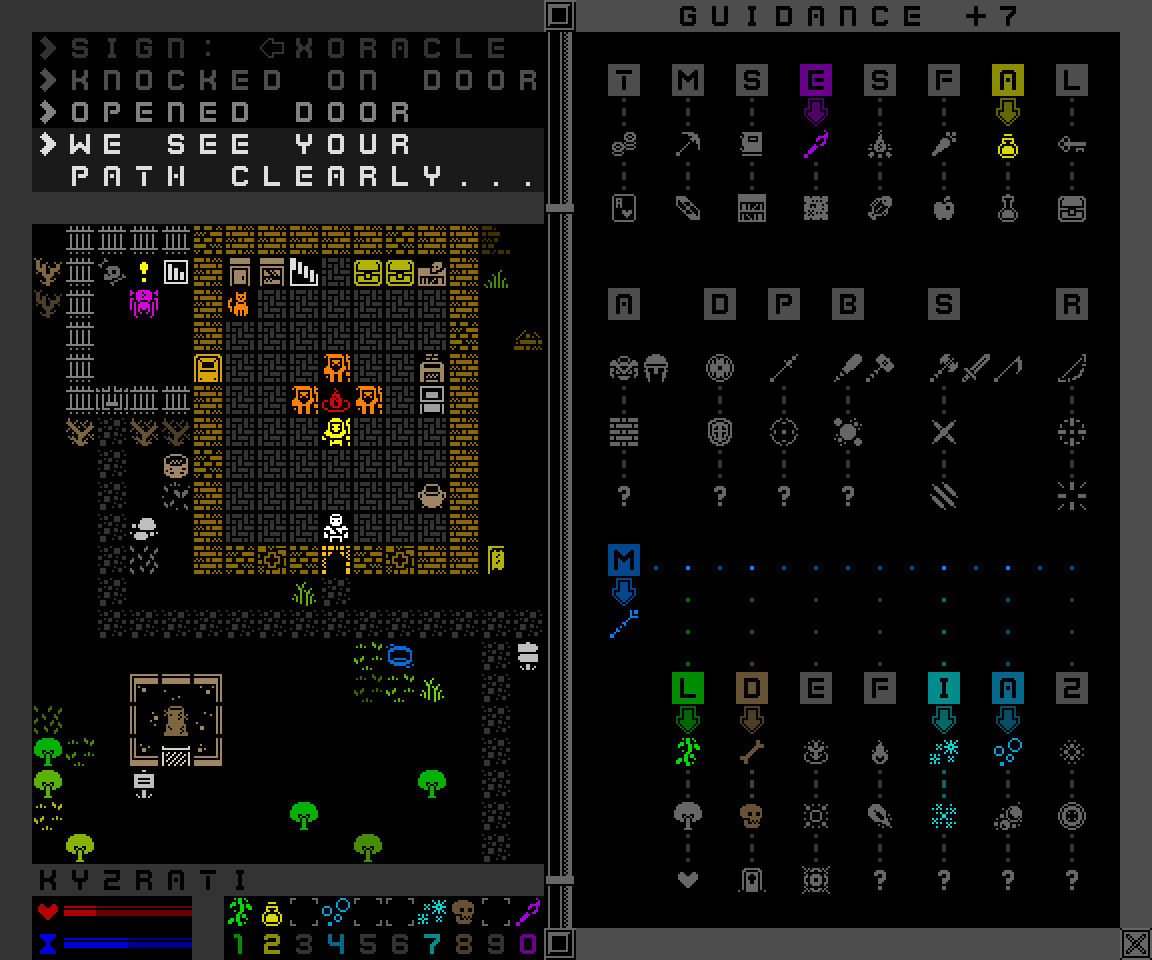The image size is (1152, 960).
Task: Select the yellow A skill category
Action: (x=1007, y=81)
